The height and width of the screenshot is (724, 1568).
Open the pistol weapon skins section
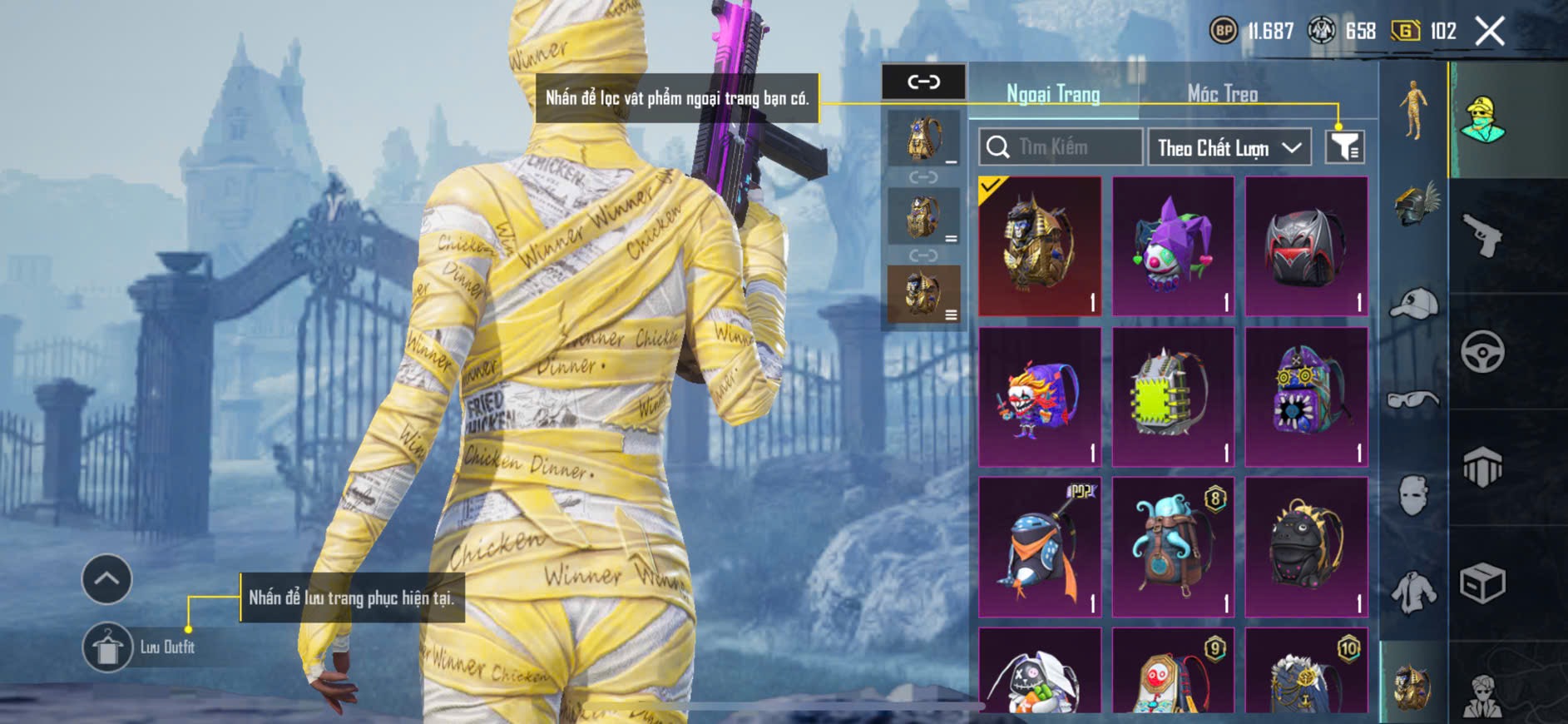[1483, 236]
